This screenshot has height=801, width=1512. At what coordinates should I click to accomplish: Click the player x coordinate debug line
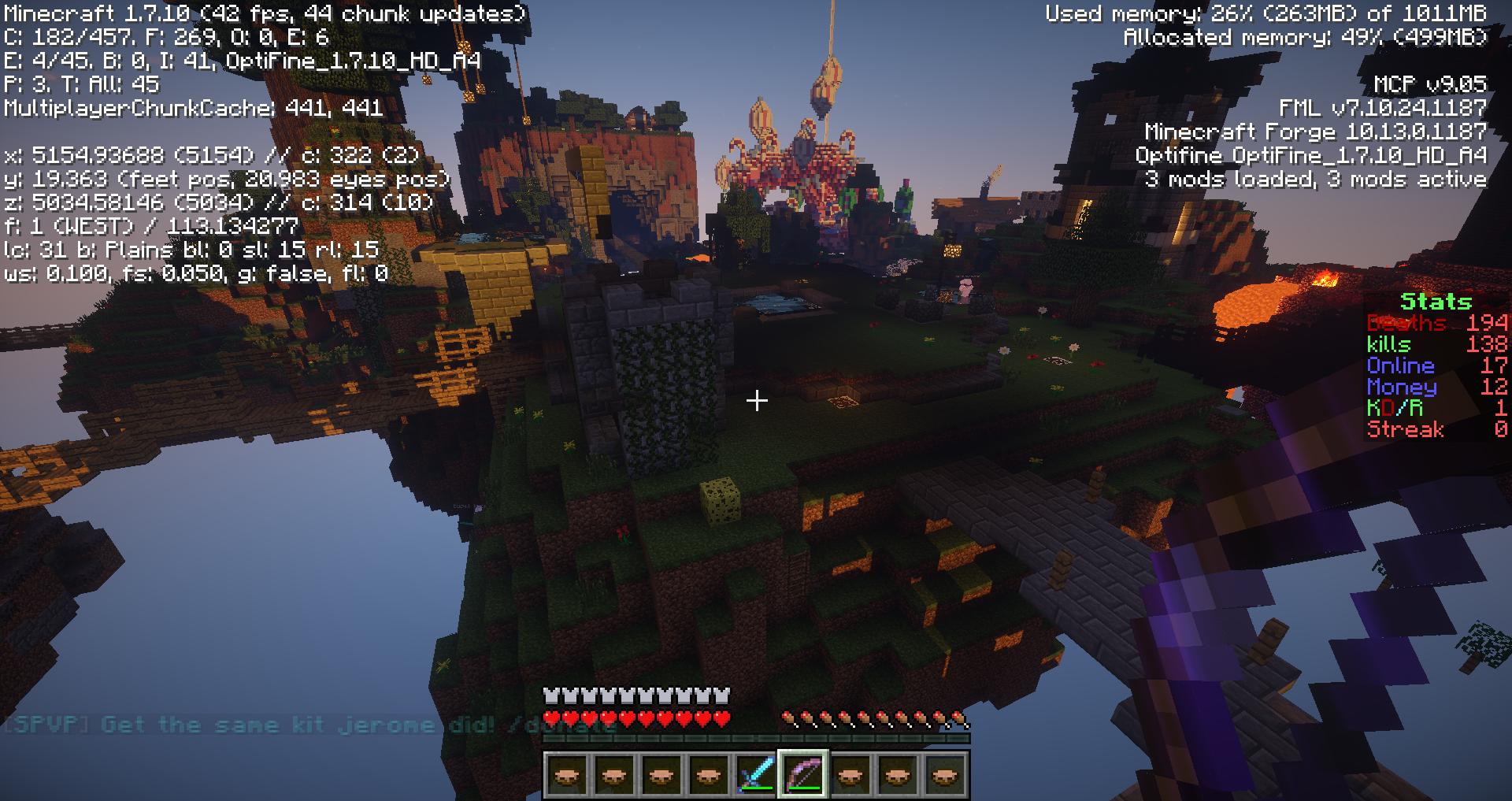(213, 157)
